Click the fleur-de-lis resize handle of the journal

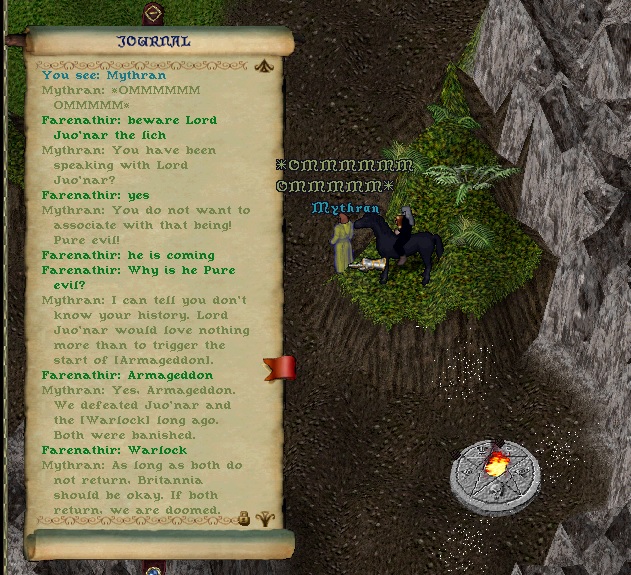(265, 518)
